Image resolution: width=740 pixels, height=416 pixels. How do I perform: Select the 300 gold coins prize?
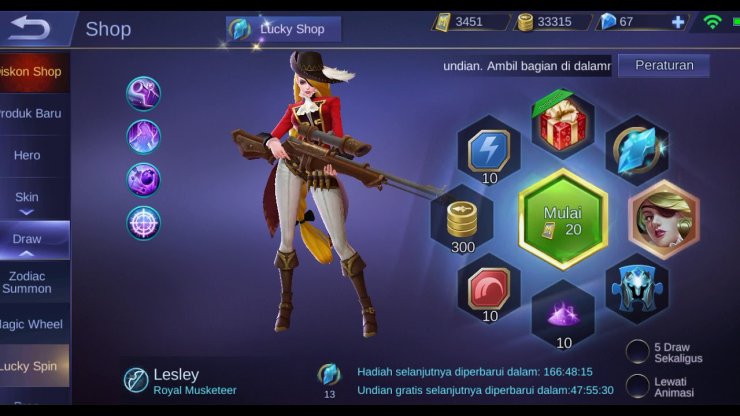click(462, 220)
